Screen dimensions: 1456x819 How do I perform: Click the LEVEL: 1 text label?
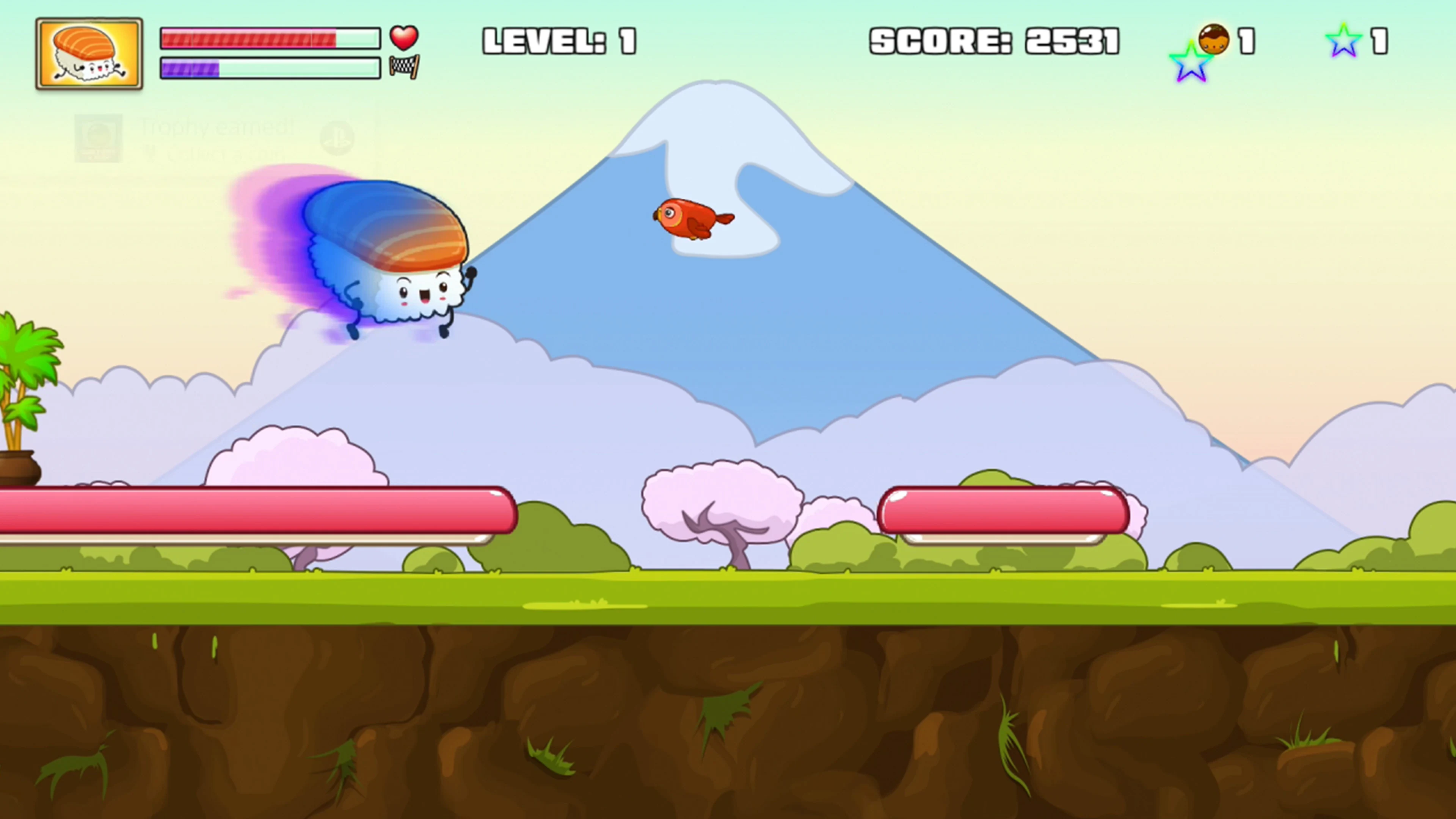point(560,41)
